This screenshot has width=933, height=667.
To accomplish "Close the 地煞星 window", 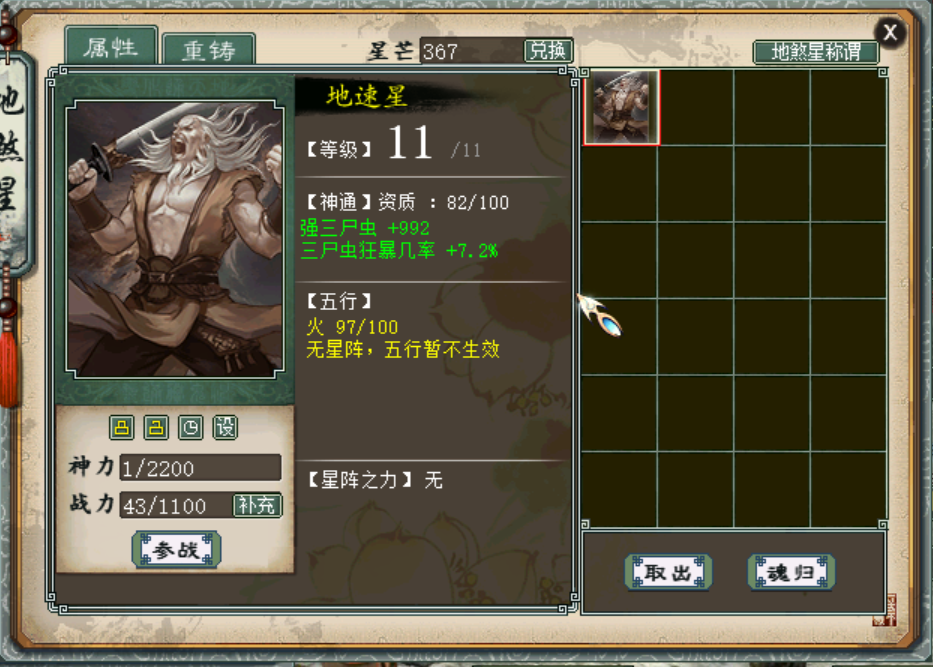I will click(x=889, y=33).
